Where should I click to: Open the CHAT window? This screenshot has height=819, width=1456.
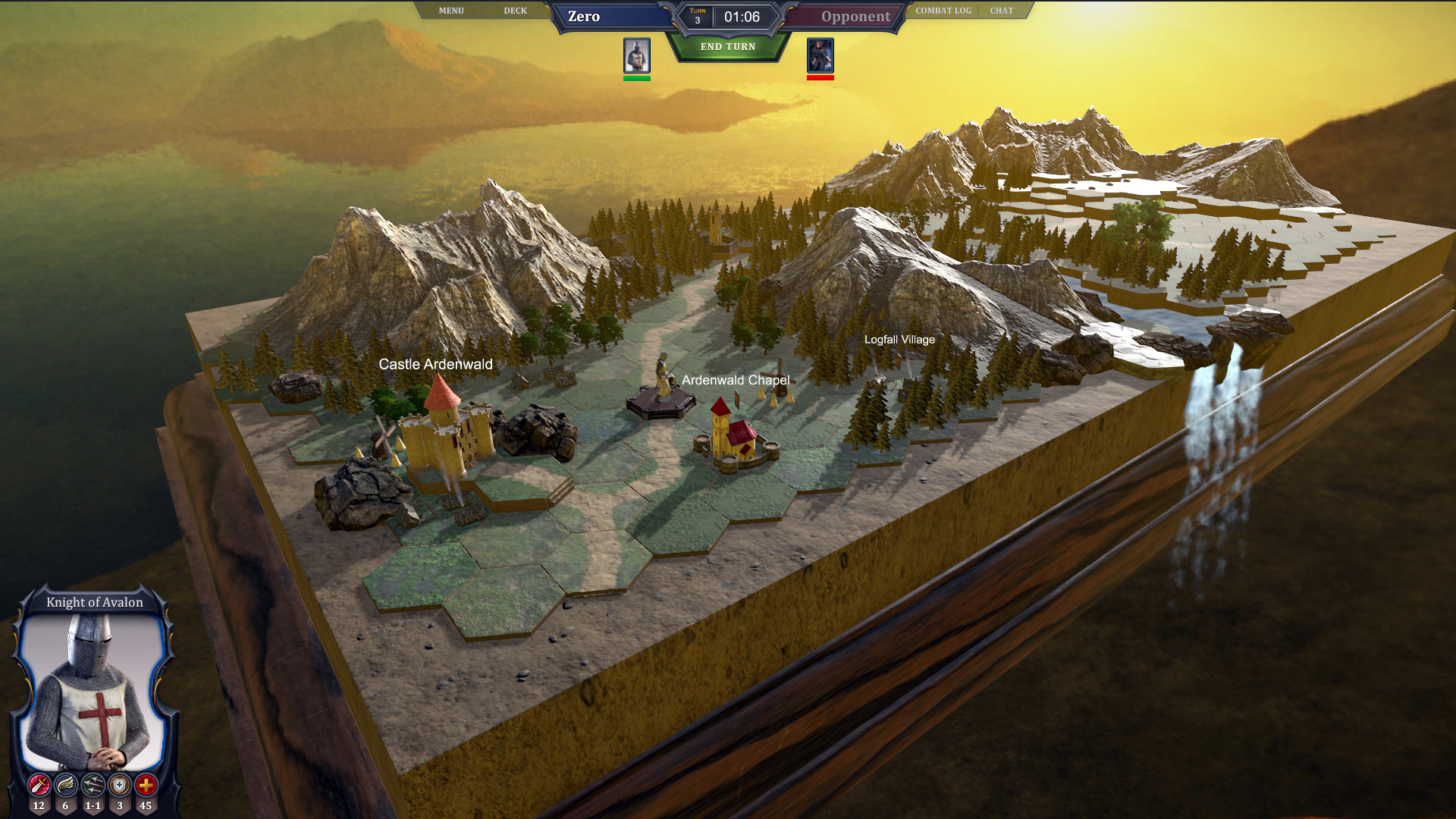(1000, 10)
